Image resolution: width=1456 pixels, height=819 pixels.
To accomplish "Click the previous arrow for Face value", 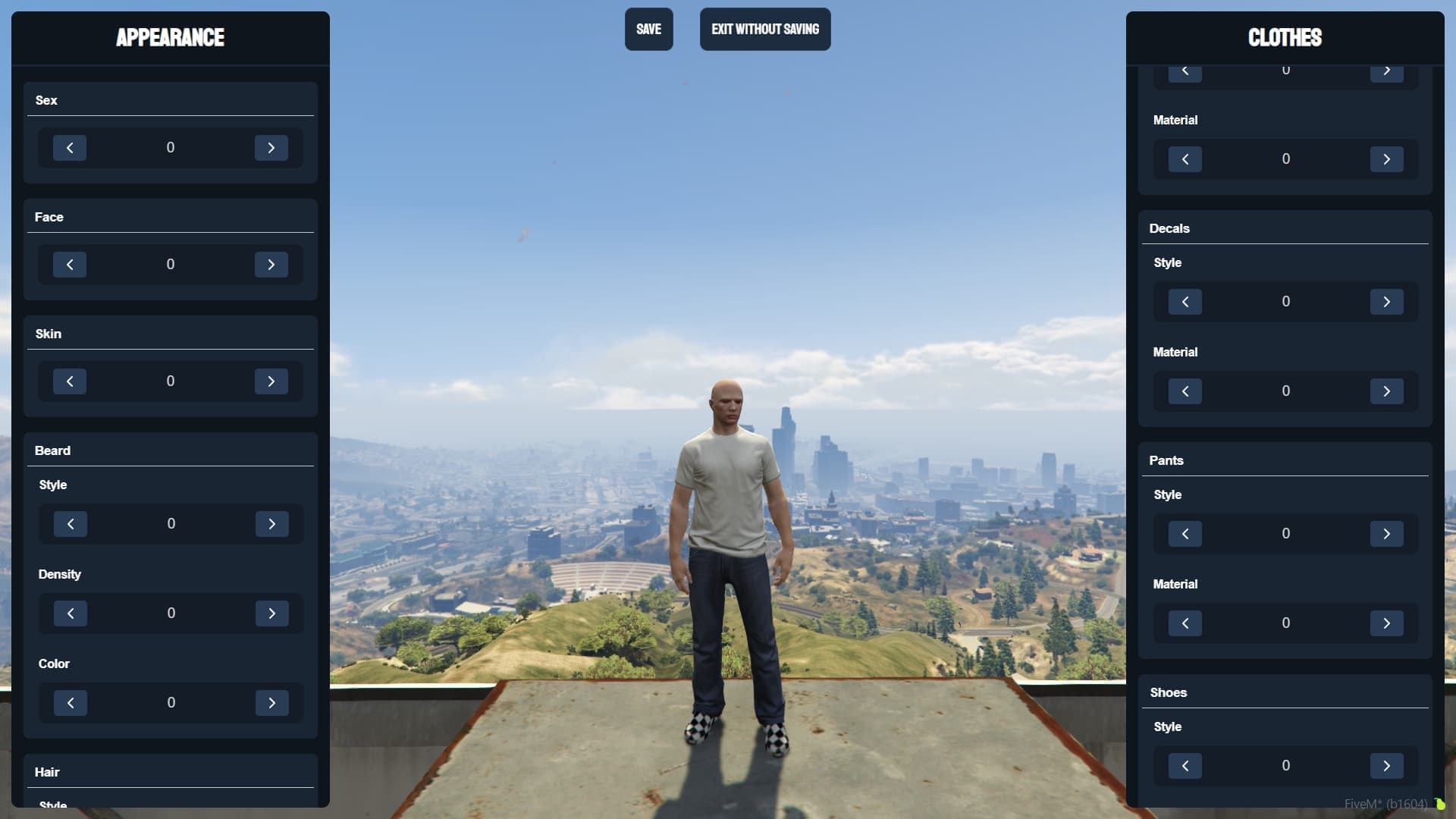I will coord(69,264).
